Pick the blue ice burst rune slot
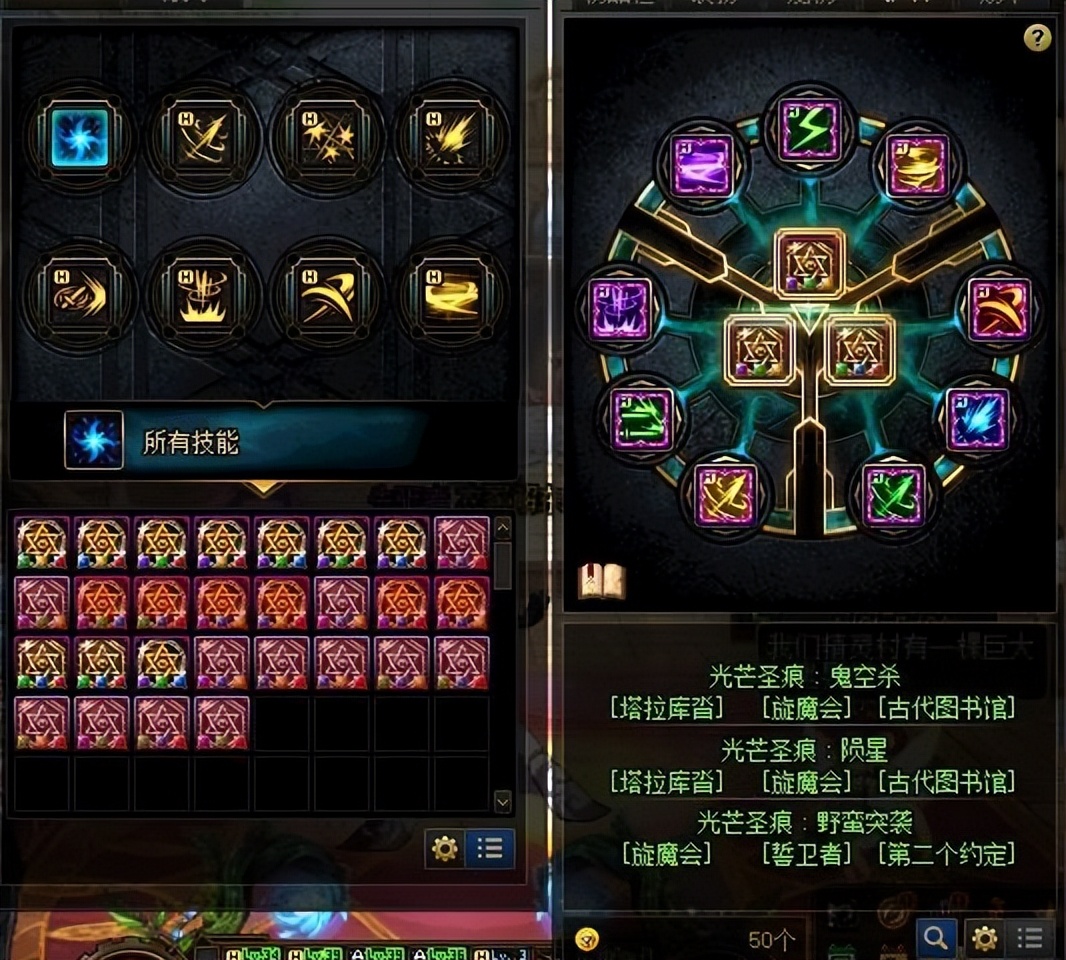The width and height of the screenshot is (1066, 960). coord(978,420)
